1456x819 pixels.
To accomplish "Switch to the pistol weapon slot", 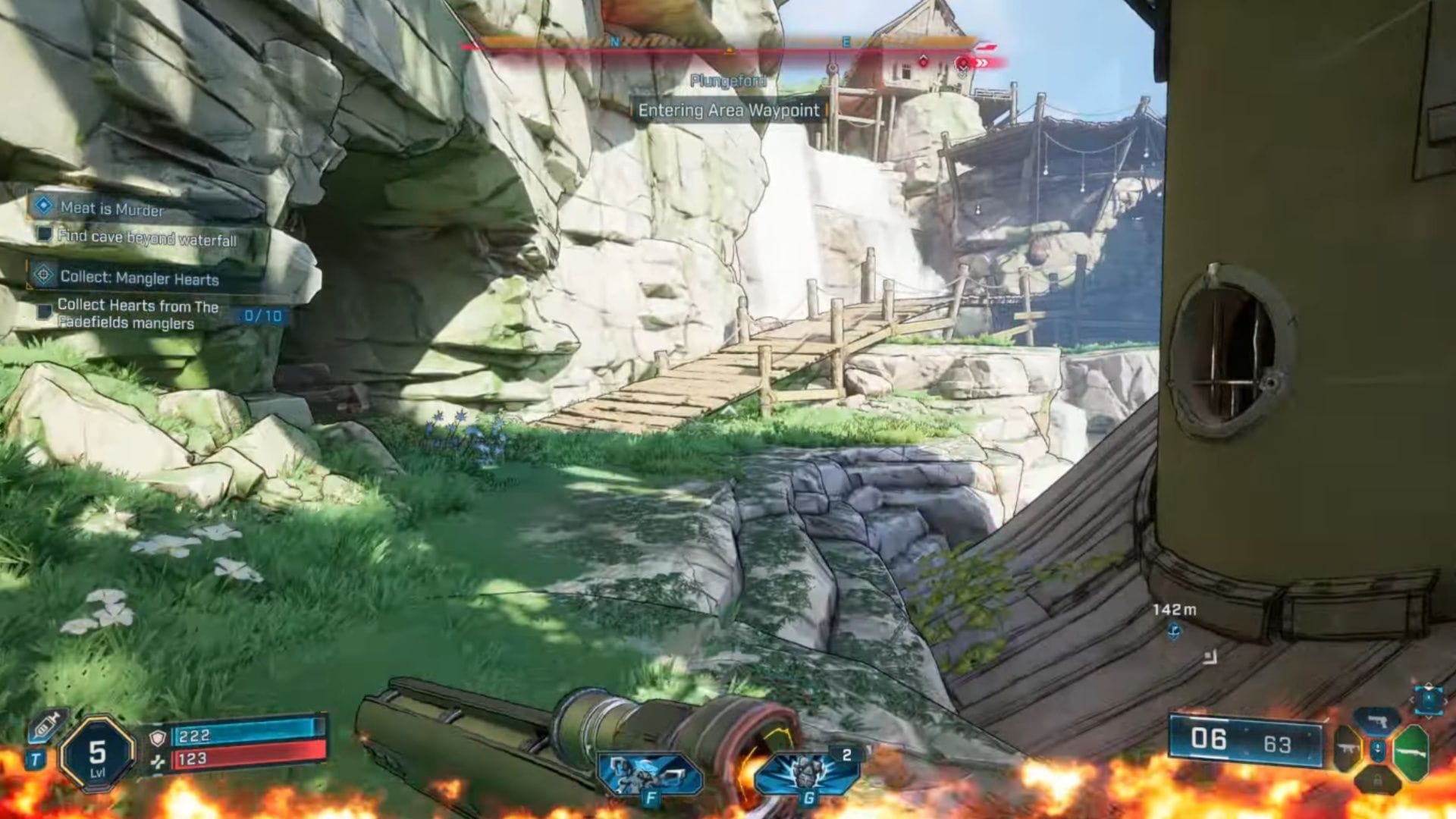I will coord(1377,720).
